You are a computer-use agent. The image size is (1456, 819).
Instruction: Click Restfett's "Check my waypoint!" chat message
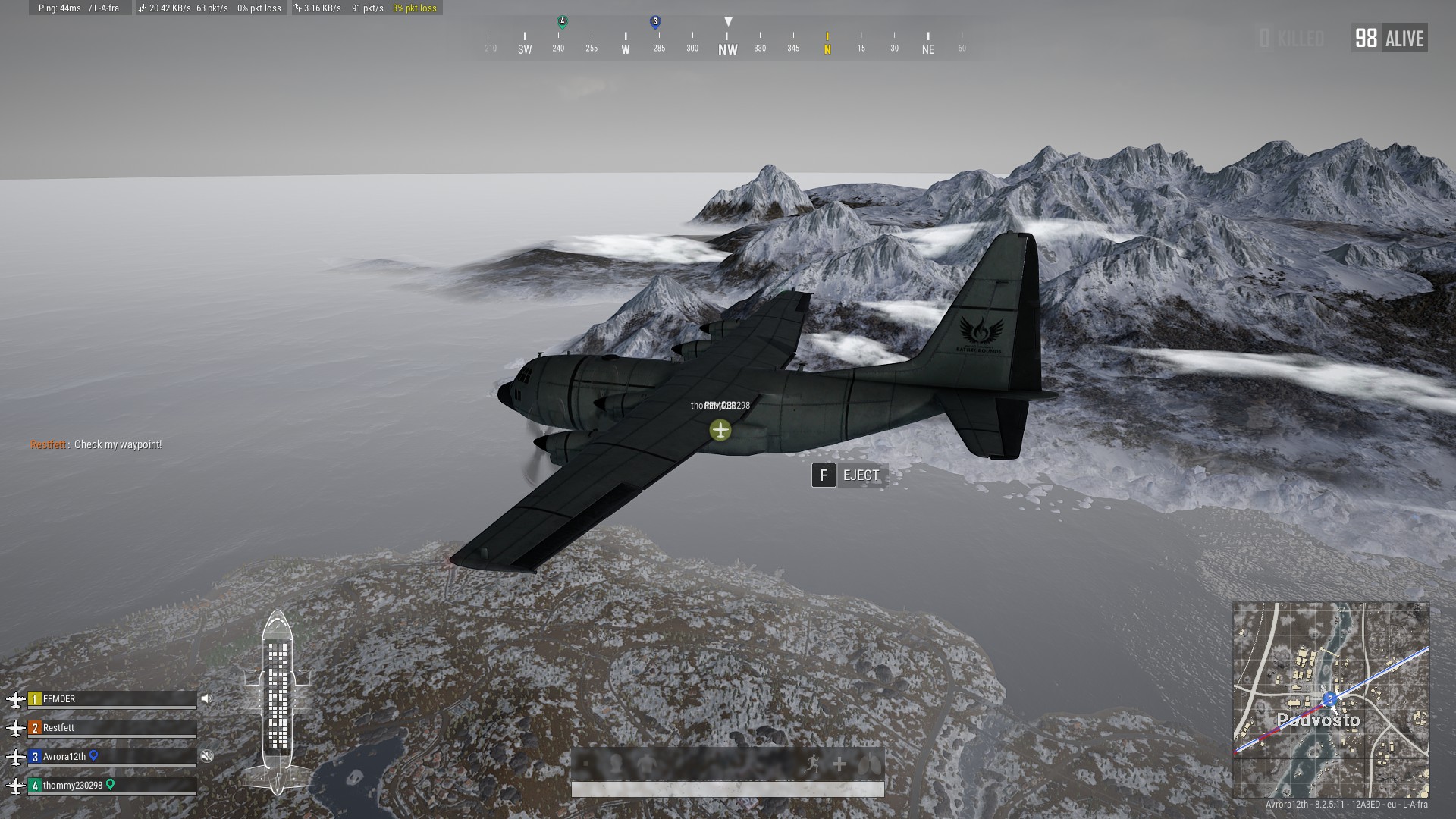[x=96, y=444]
